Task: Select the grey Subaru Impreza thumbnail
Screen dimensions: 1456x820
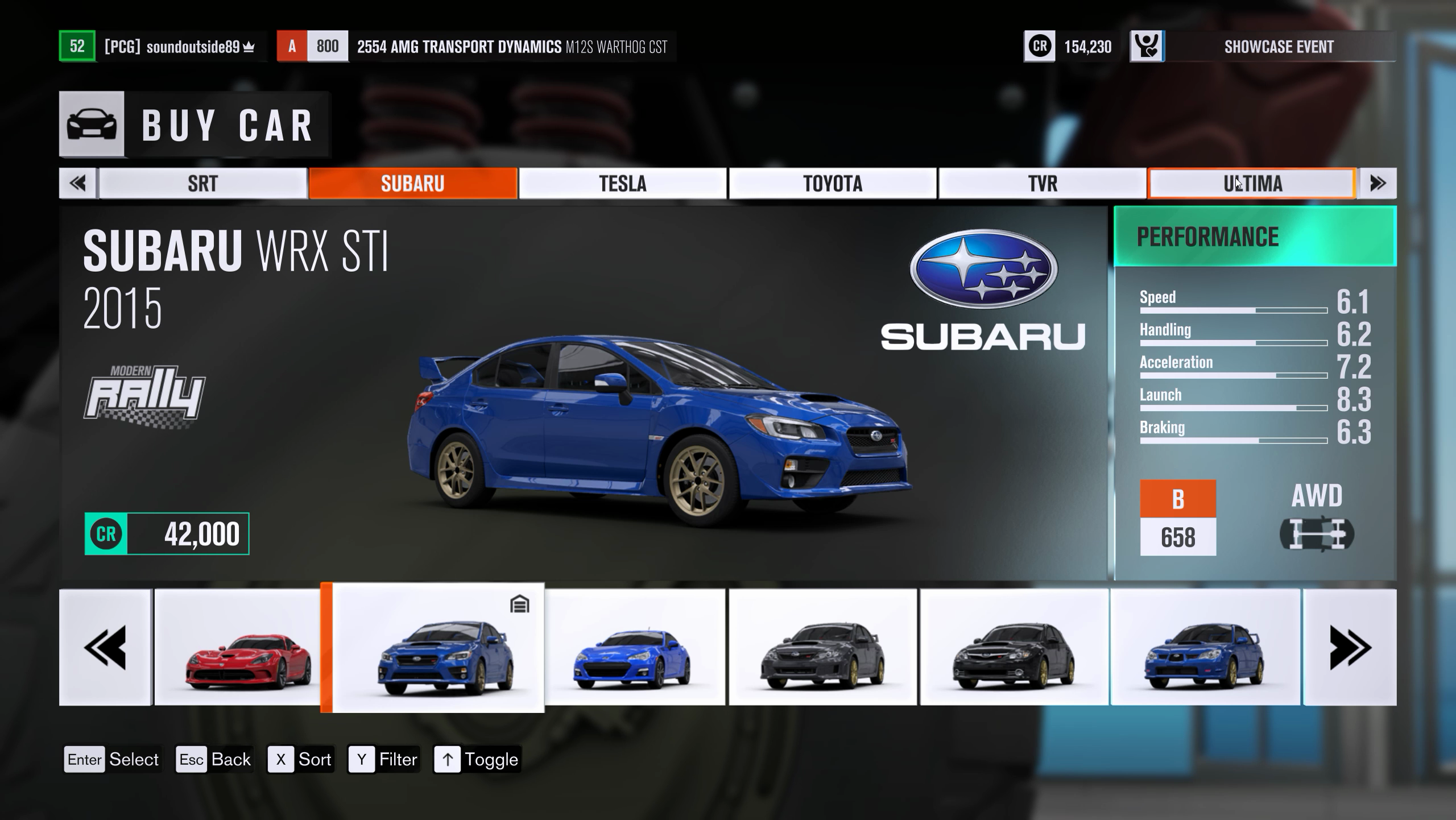Action: 822,647
